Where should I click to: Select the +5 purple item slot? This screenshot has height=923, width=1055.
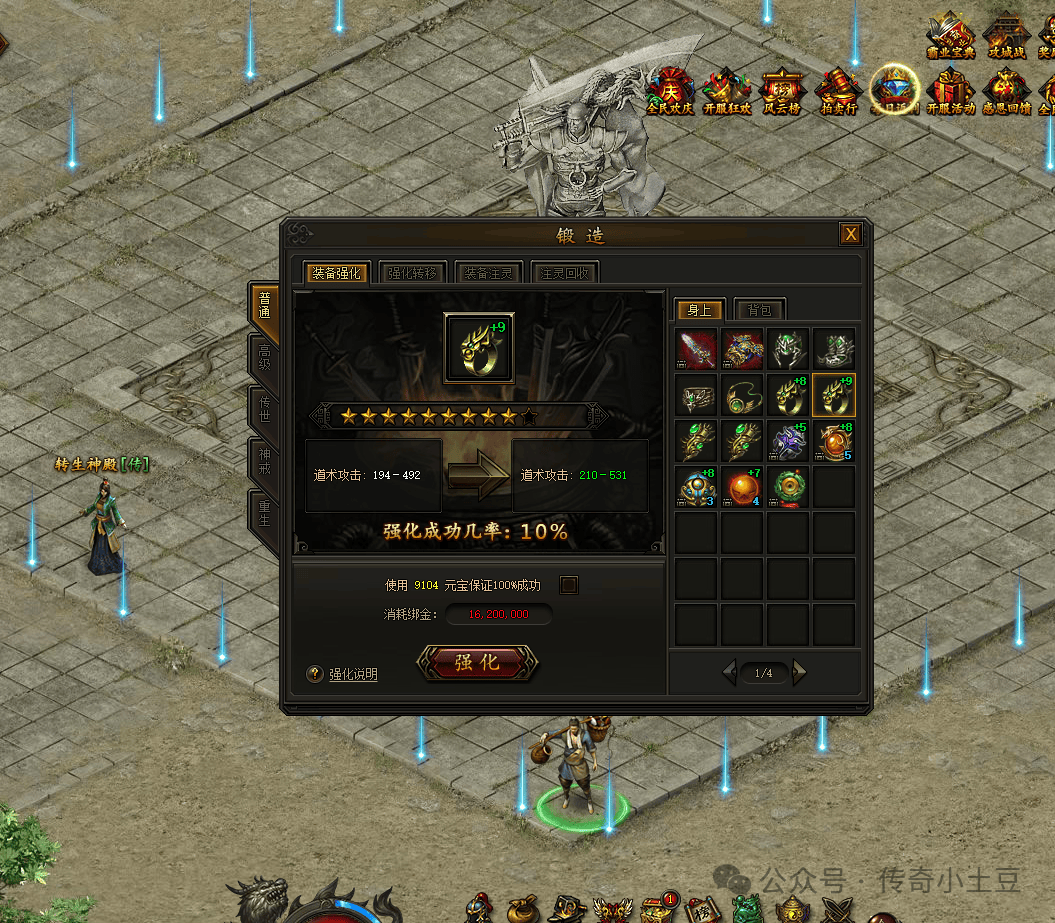pyautogui.click(x=788, y=441)
